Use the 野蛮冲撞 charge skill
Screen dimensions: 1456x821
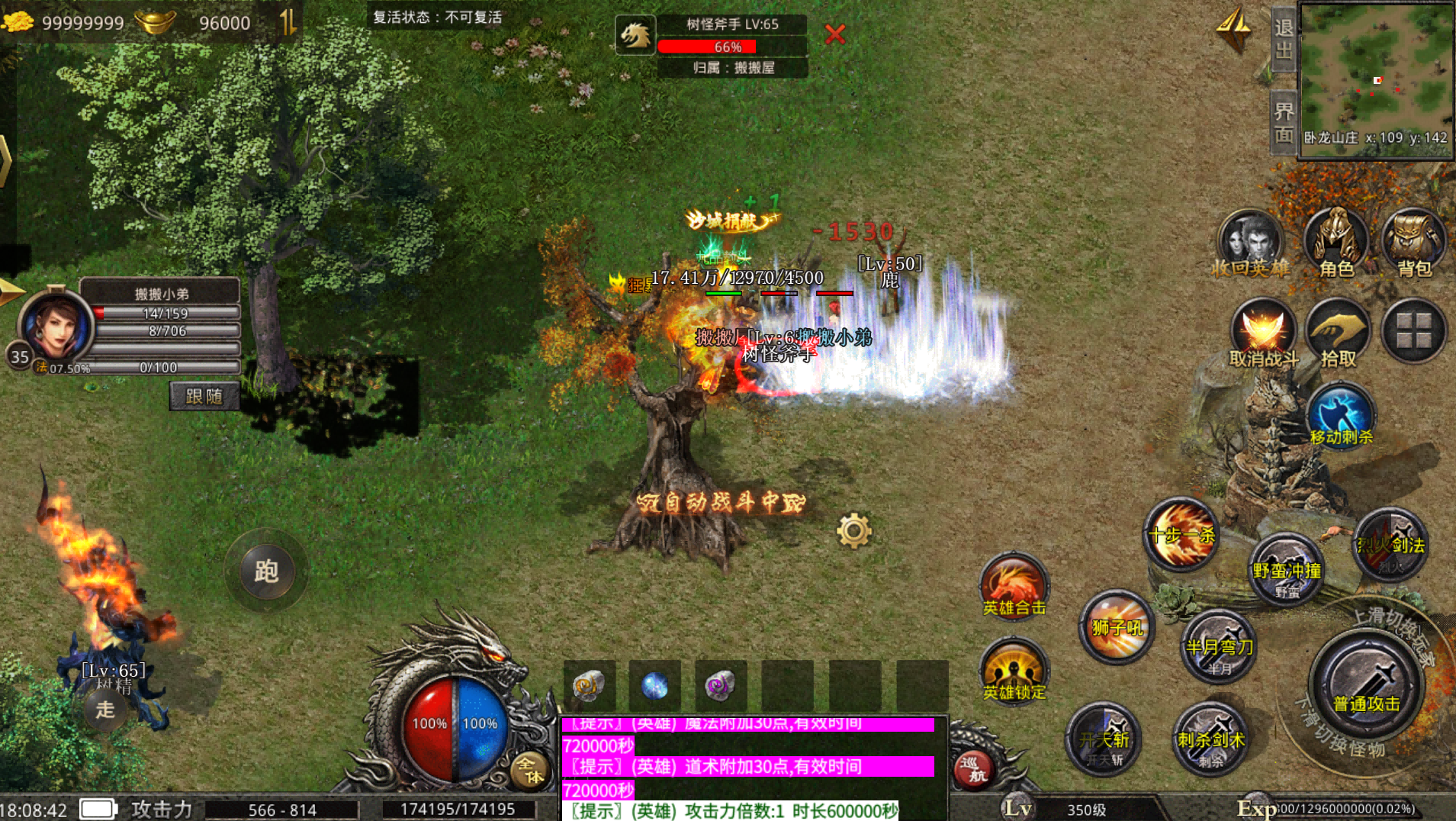click(x=1287, y=570)
